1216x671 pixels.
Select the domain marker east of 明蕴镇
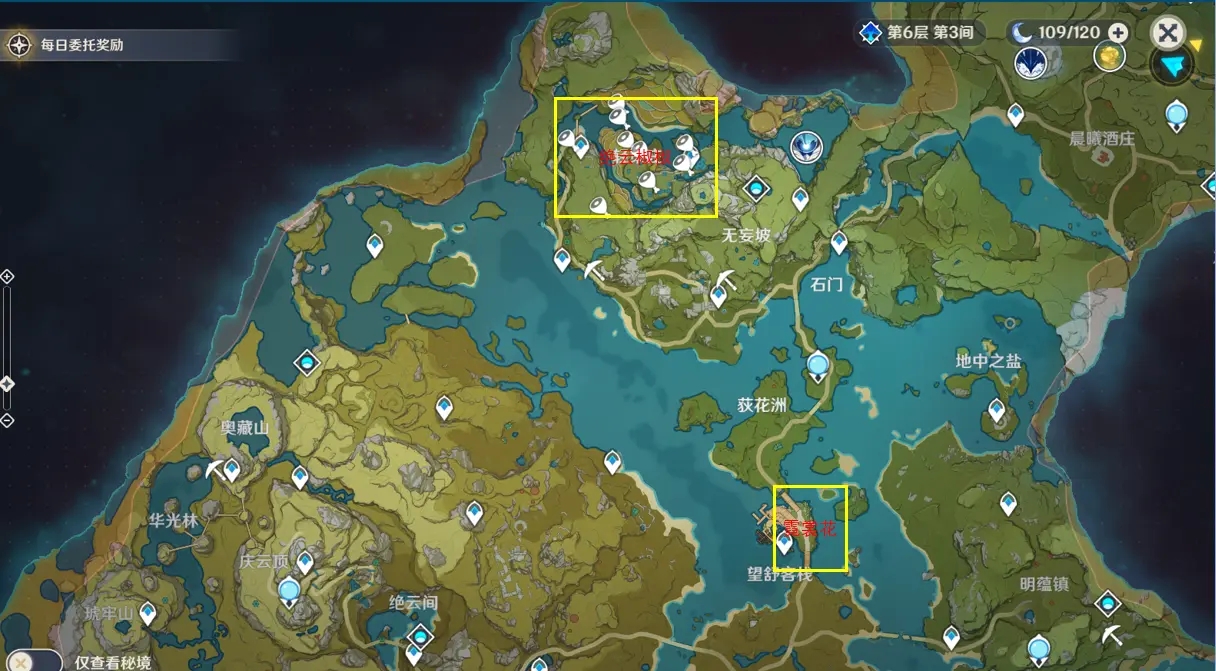pyautogui.click(x=1107, y=603)
